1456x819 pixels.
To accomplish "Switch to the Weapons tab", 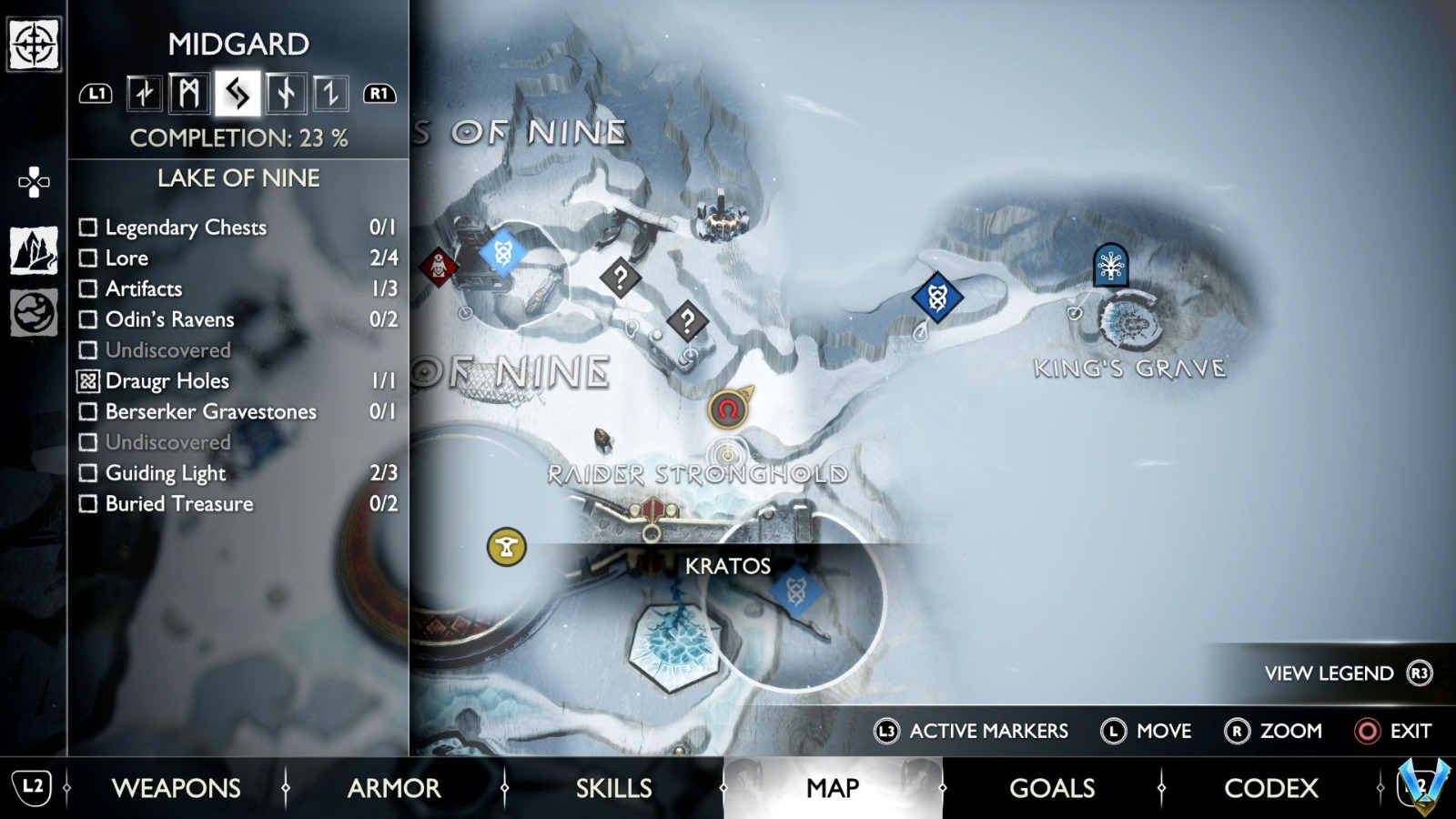I will pos(176,788).
